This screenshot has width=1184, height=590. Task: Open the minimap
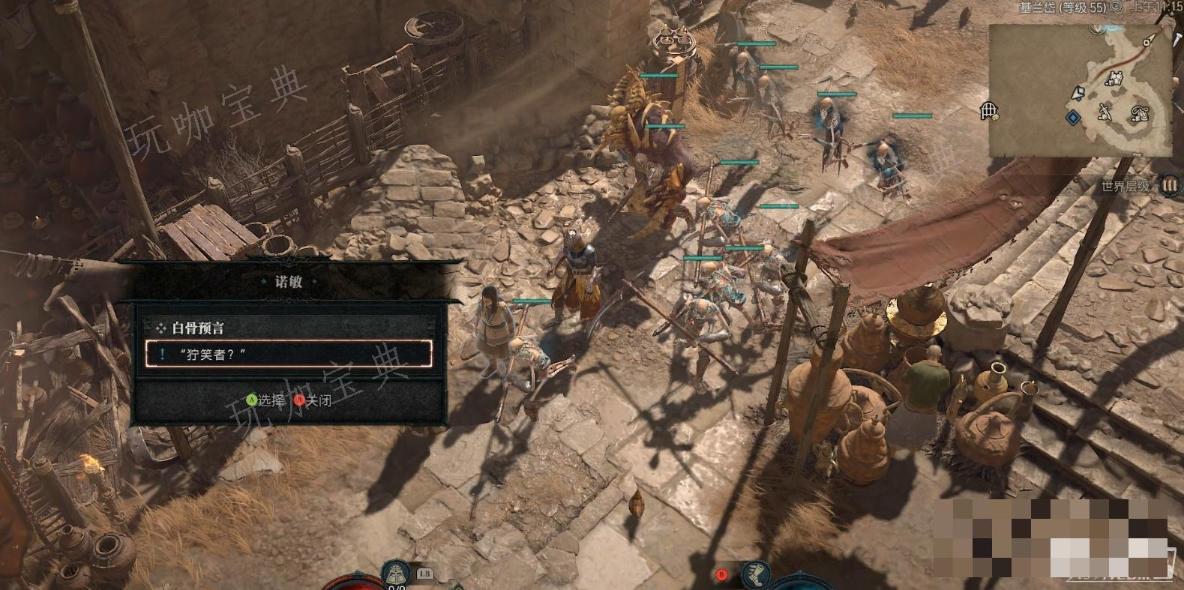click(1080, 90)
